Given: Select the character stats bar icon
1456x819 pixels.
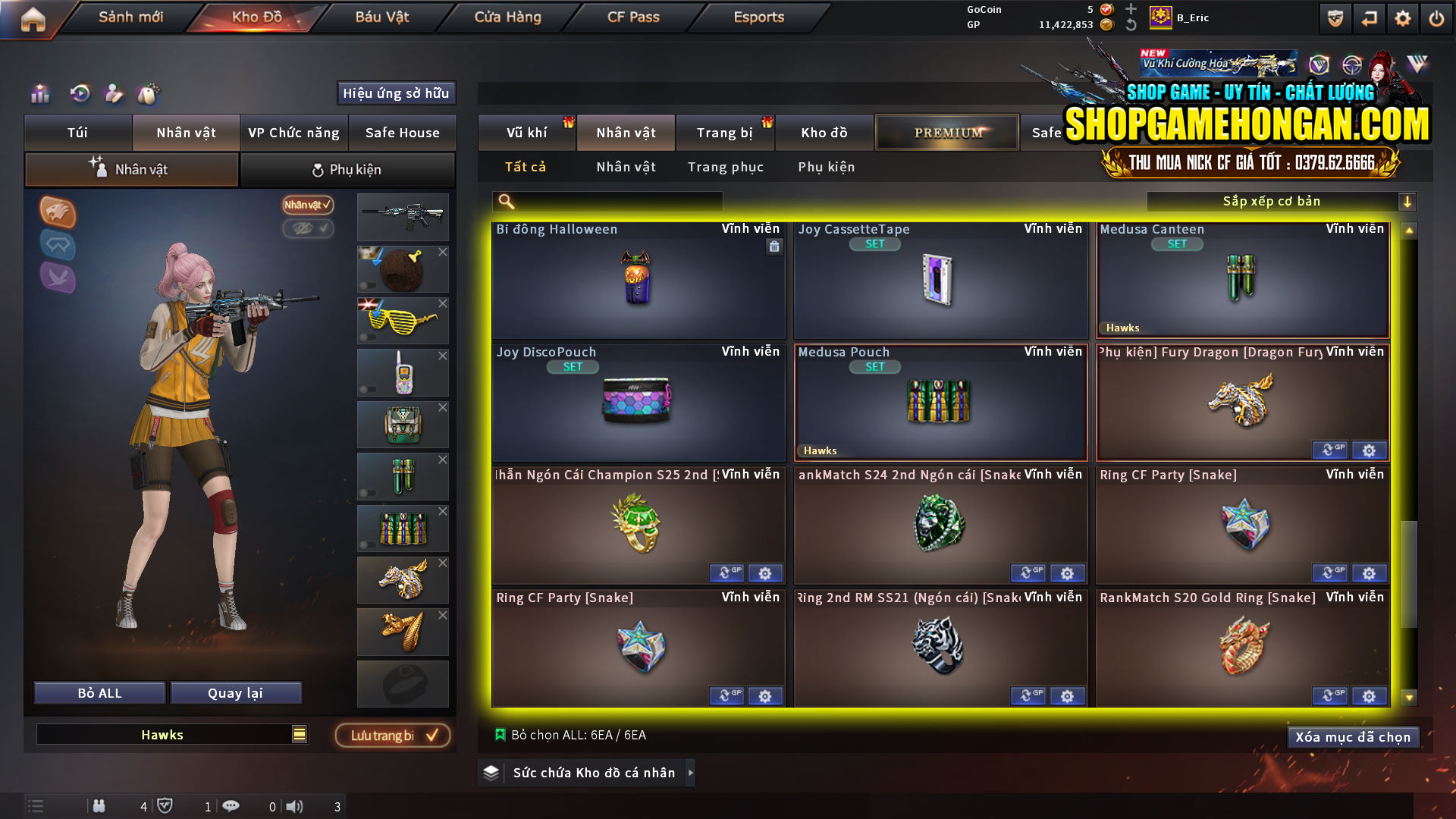Looking at the screenshot, I should 40,94.
